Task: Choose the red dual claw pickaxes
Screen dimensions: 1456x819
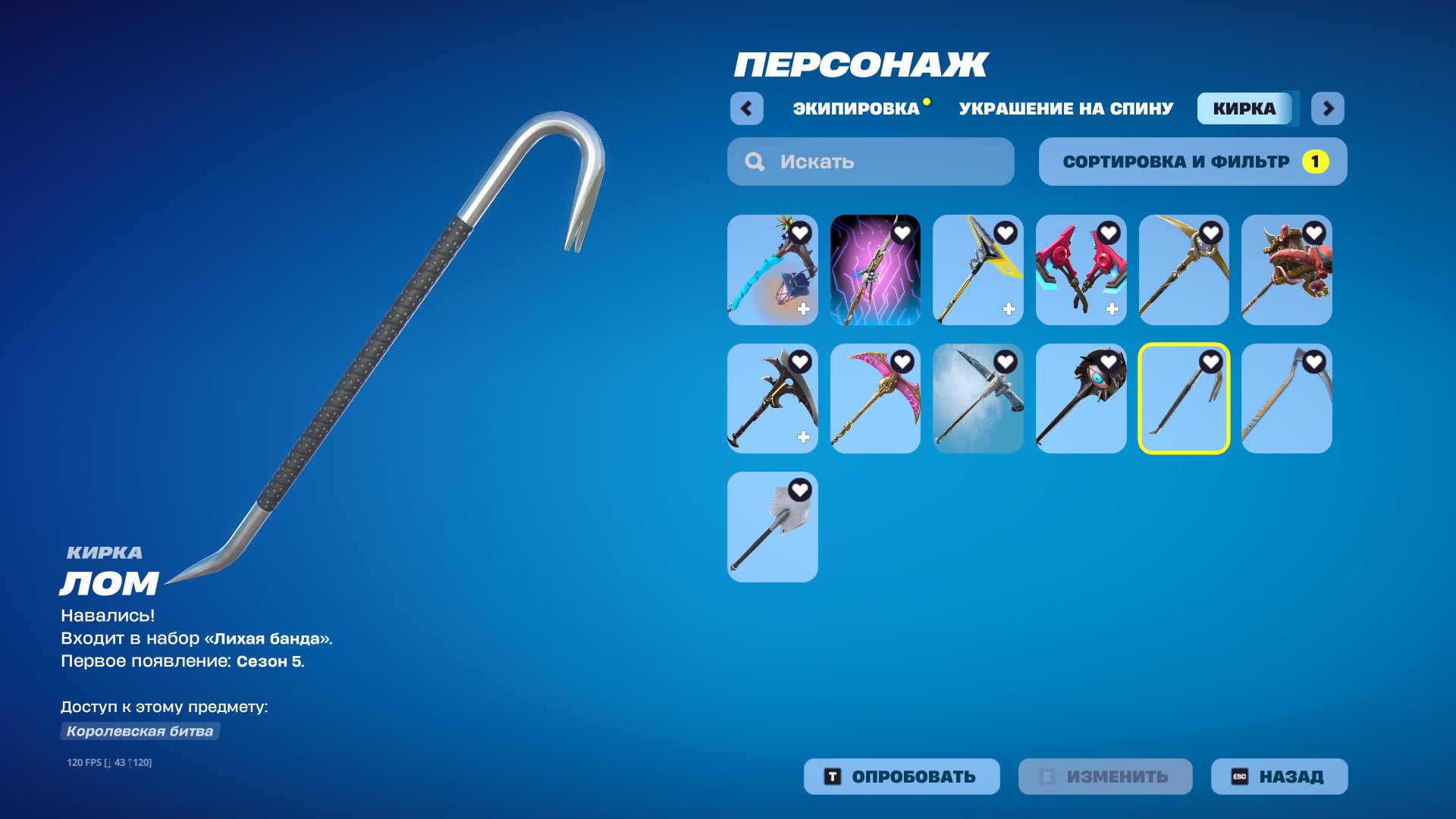Action: tap(1081, 271)
